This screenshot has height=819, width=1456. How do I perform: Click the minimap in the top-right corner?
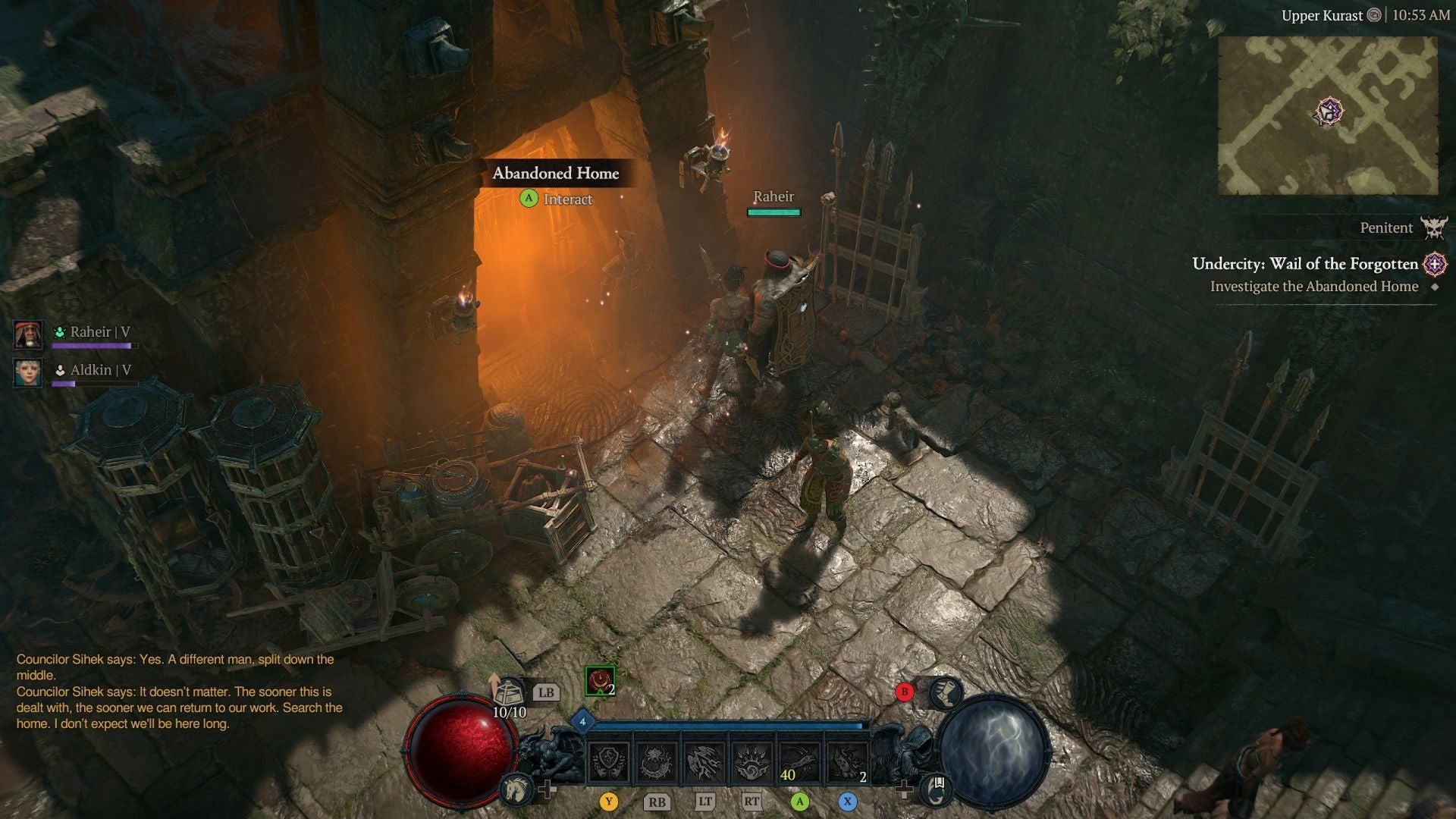click(x=1331, y=114)
